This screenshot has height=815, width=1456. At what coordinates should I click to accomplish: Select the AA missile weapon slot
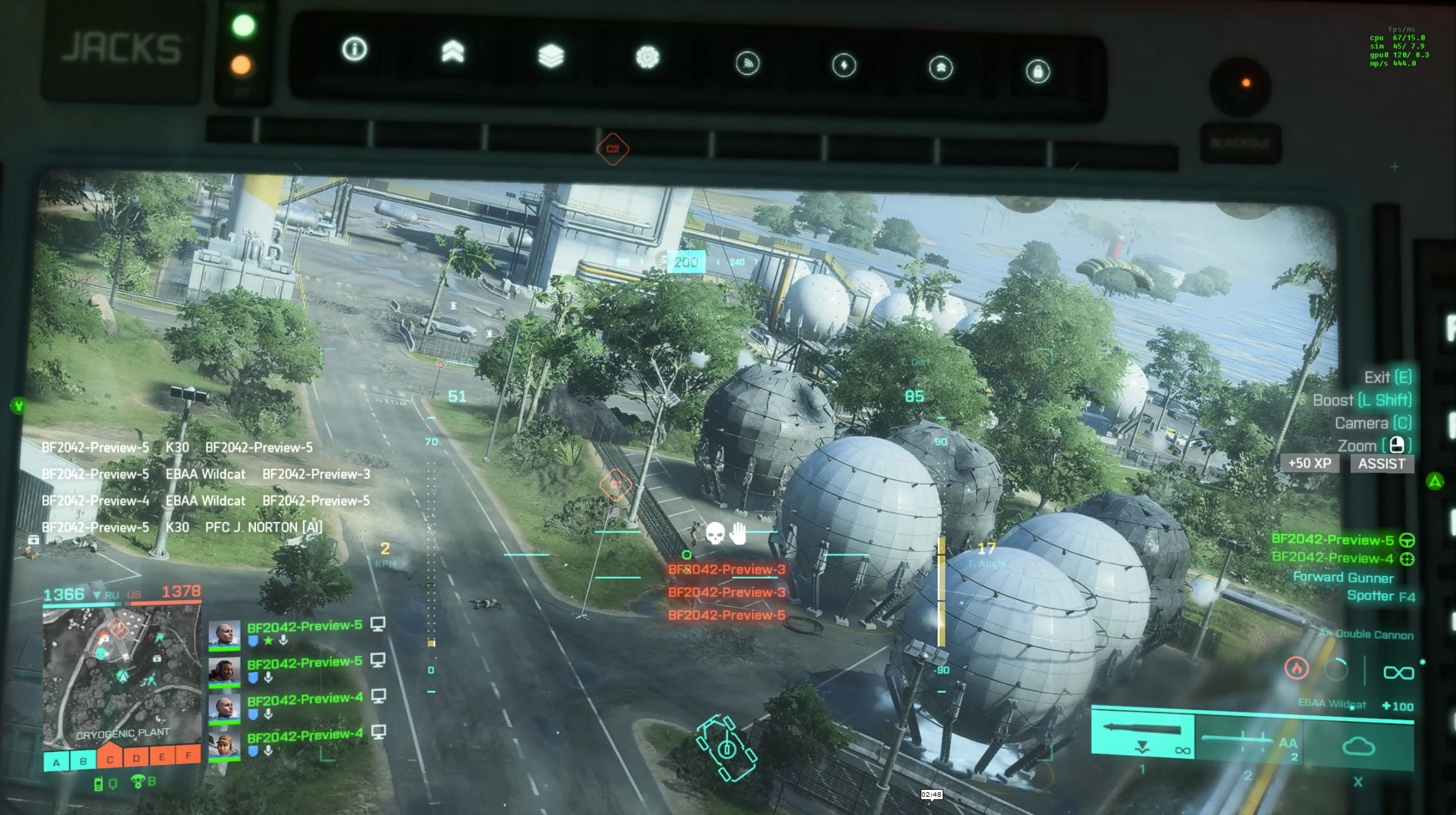[1249, 741]
